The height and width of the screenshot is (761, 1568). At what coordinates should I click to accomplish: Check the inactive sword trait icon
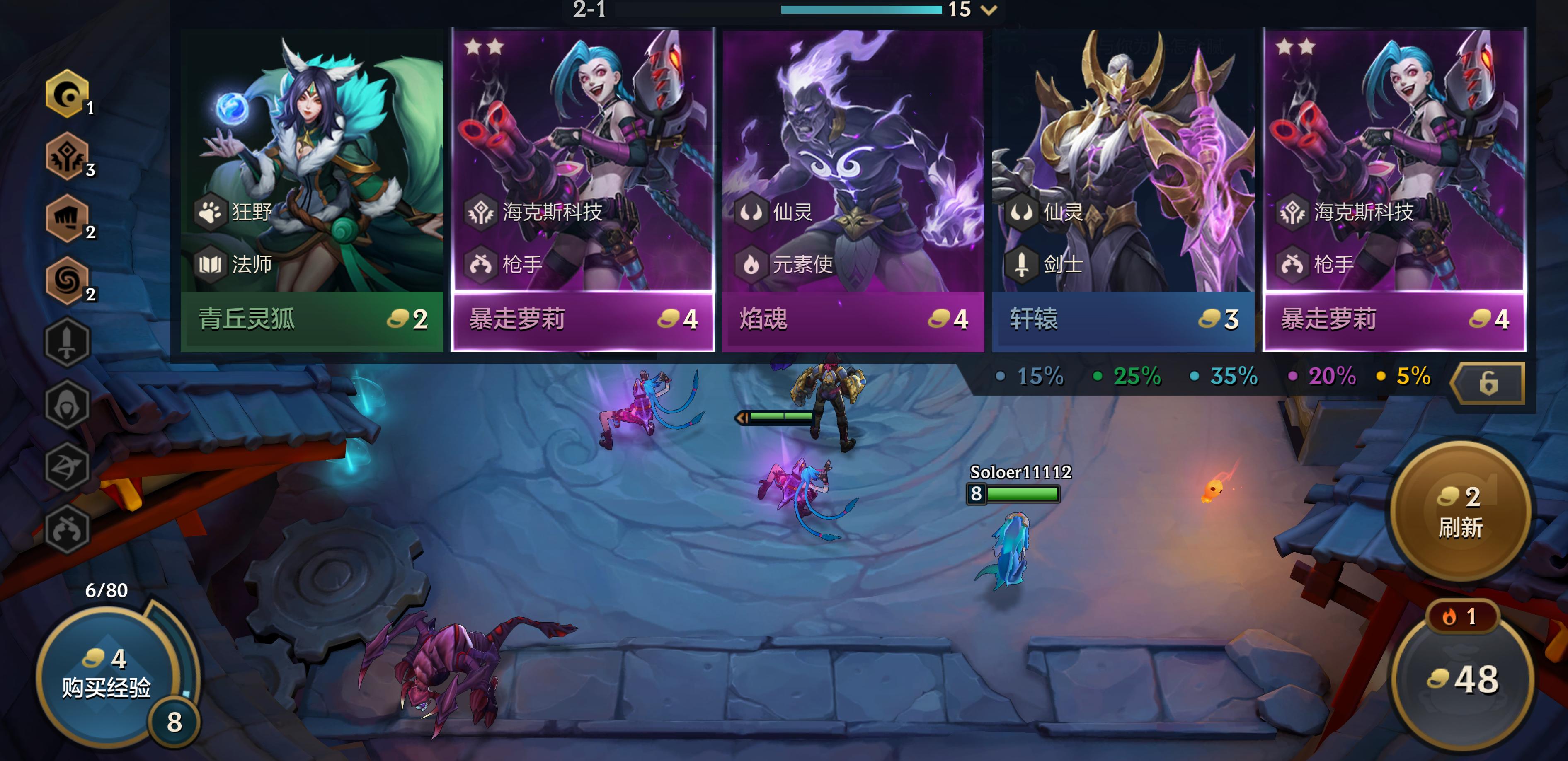click(x=67, y=343)
